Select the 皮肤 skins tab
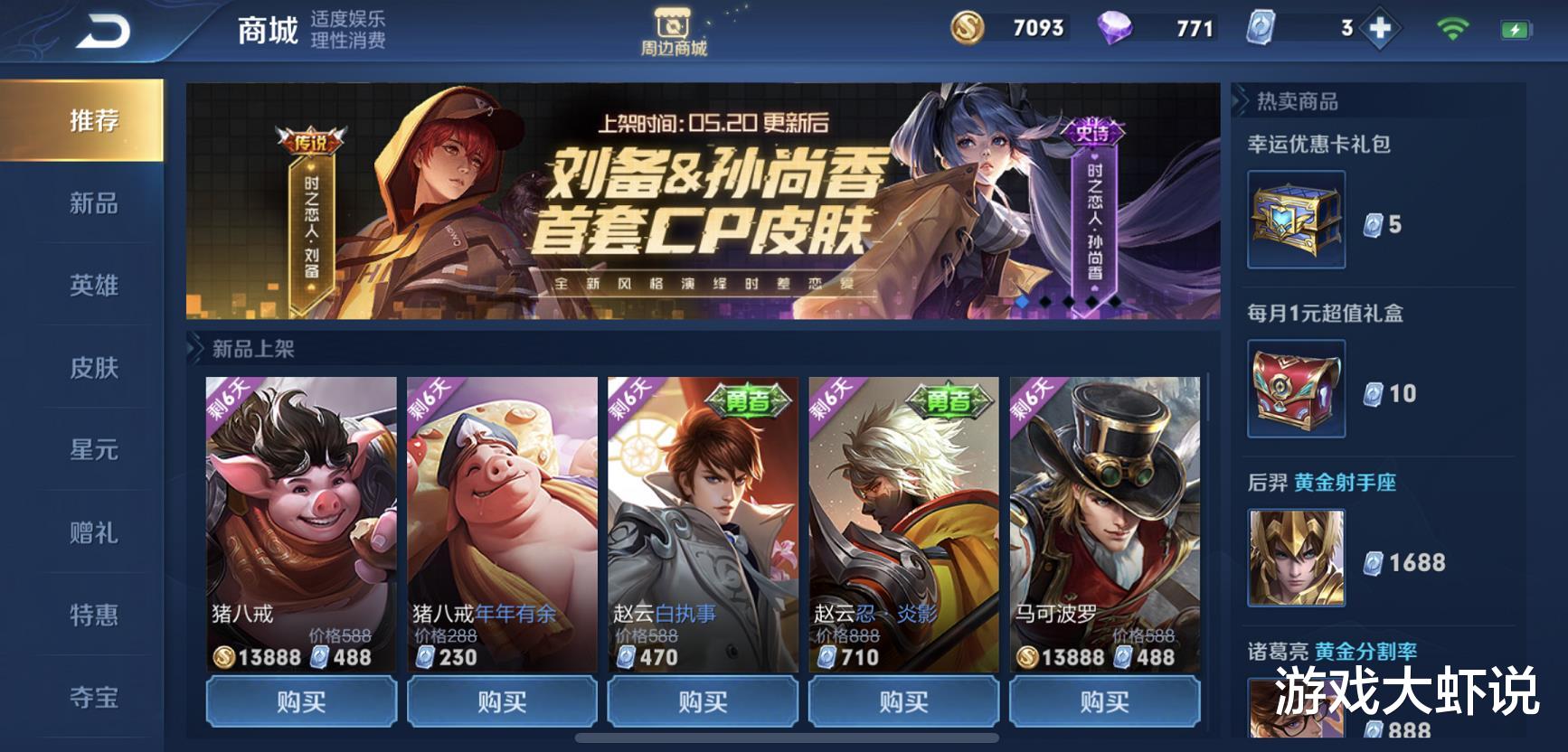 [x=93, y=368]
